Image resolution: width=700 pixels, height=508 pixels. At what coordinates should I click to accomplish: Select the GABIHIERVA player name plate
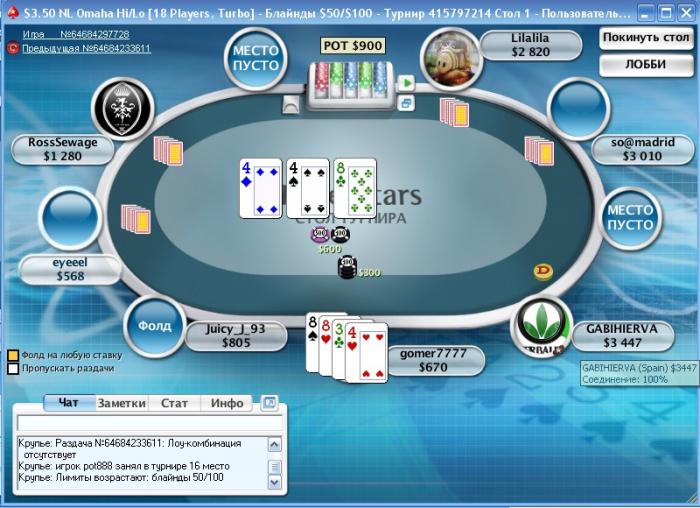[622, 335]
